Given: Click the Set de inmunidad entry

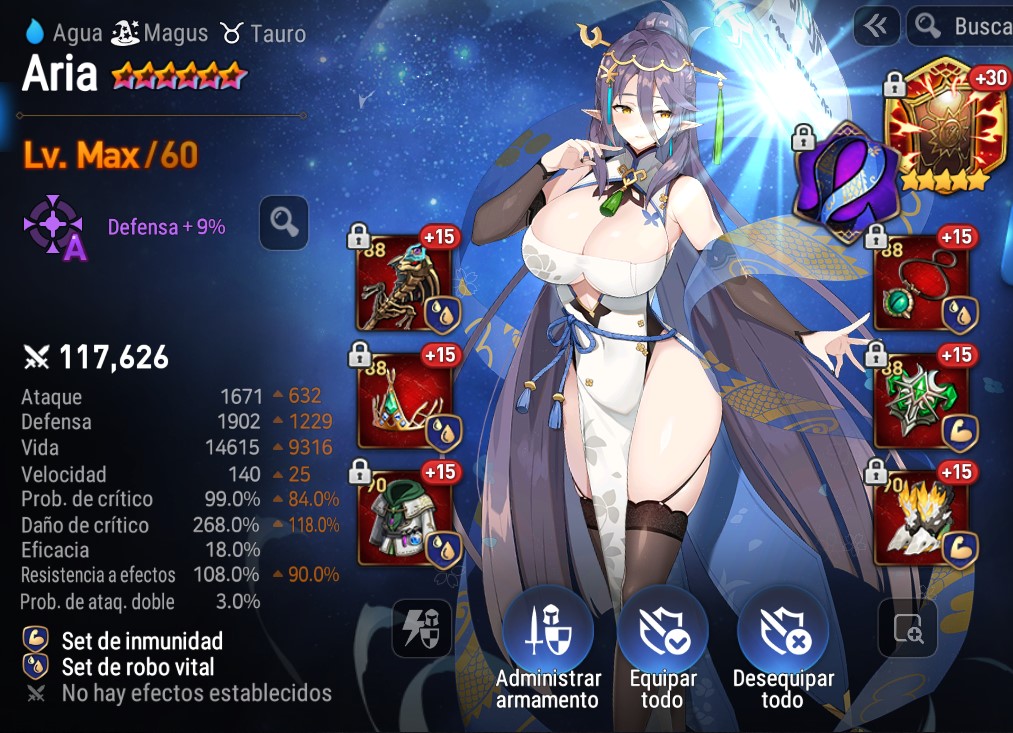Looking at the screenshot, I should (x=141, y=641).
